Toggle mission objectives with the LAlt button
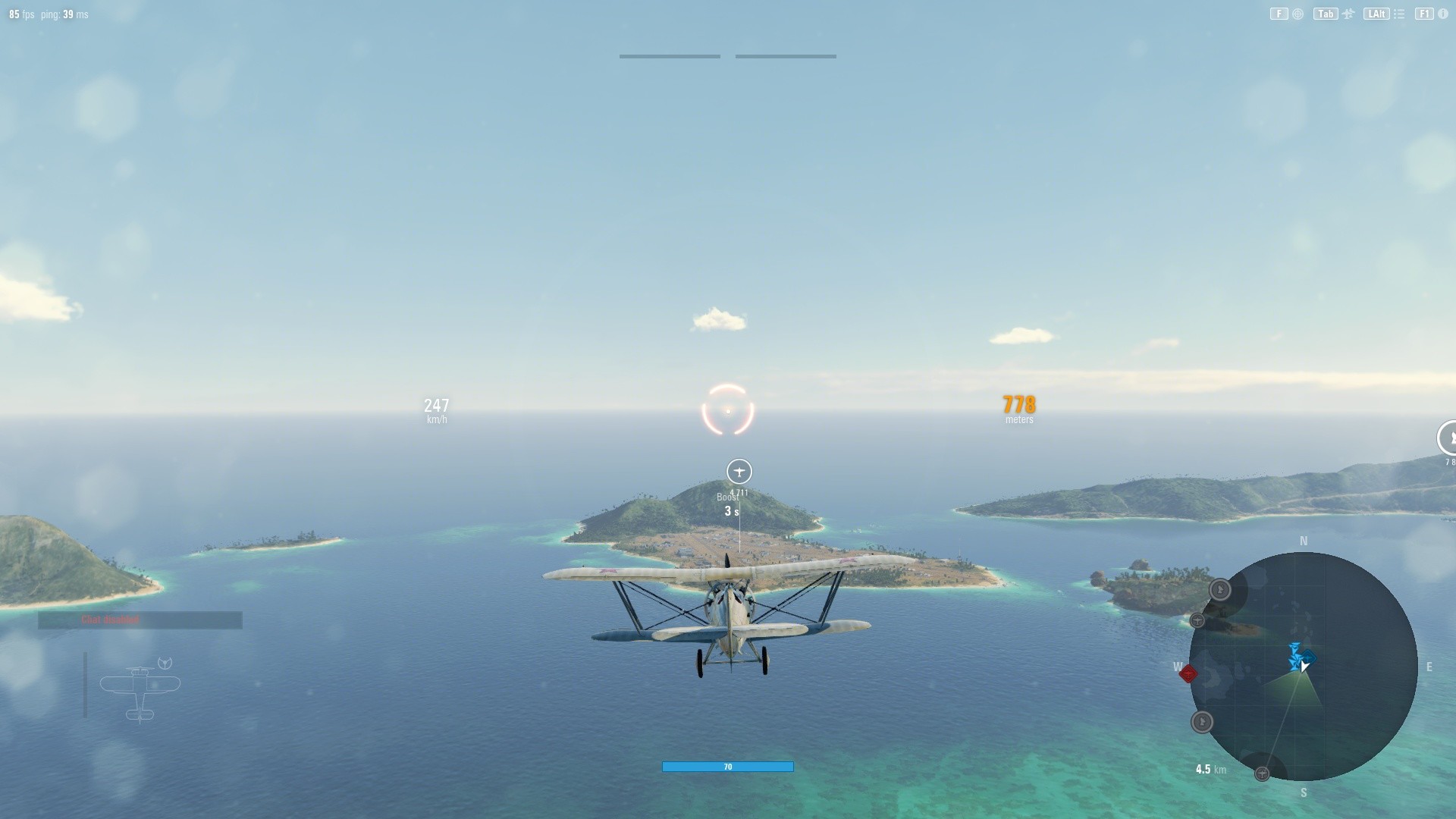The width and height of the screenshot is (1456, 819). tap(1376, 13)
